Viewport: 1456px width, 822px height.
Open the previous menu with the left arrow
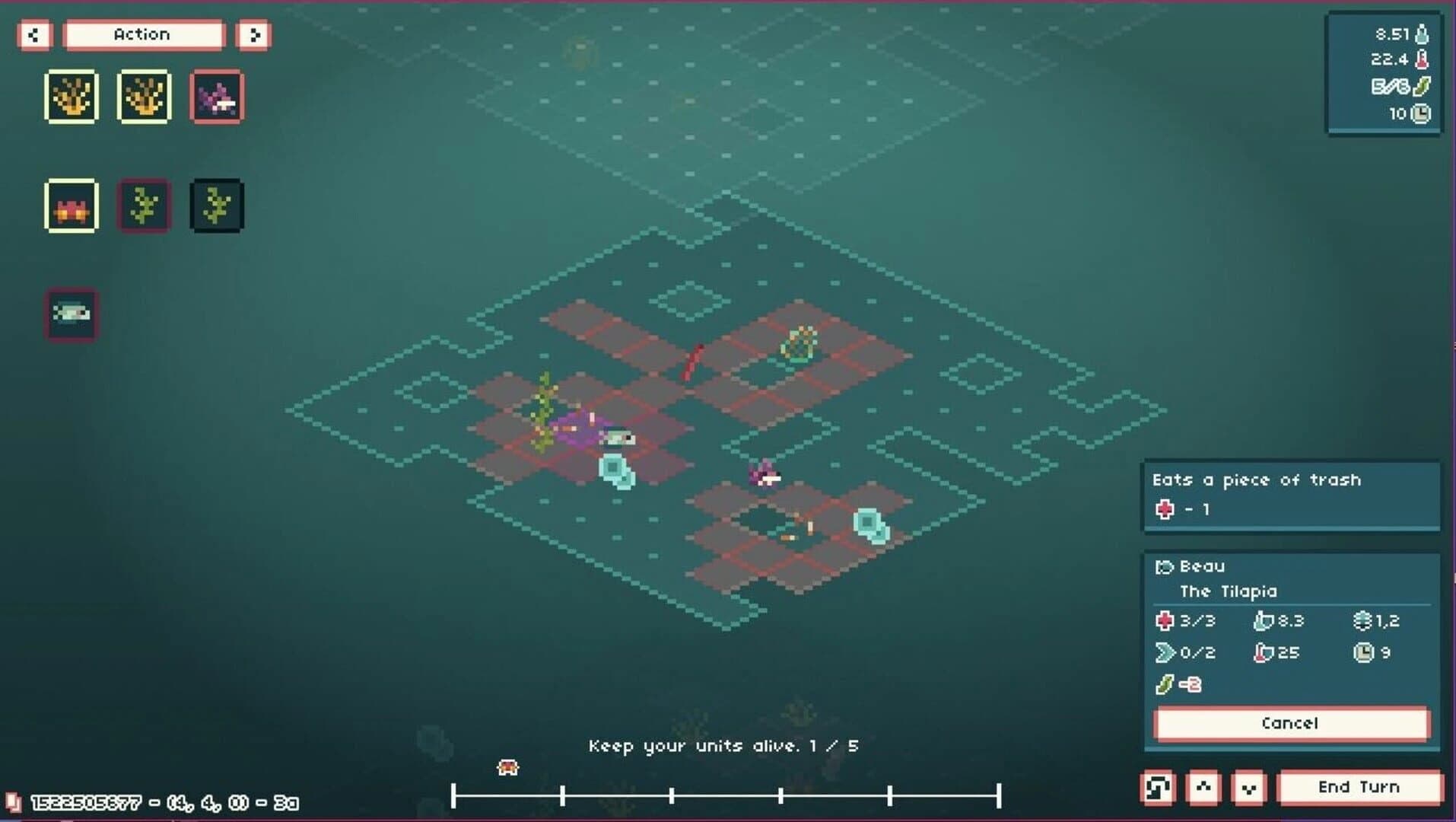pos(33,35)
